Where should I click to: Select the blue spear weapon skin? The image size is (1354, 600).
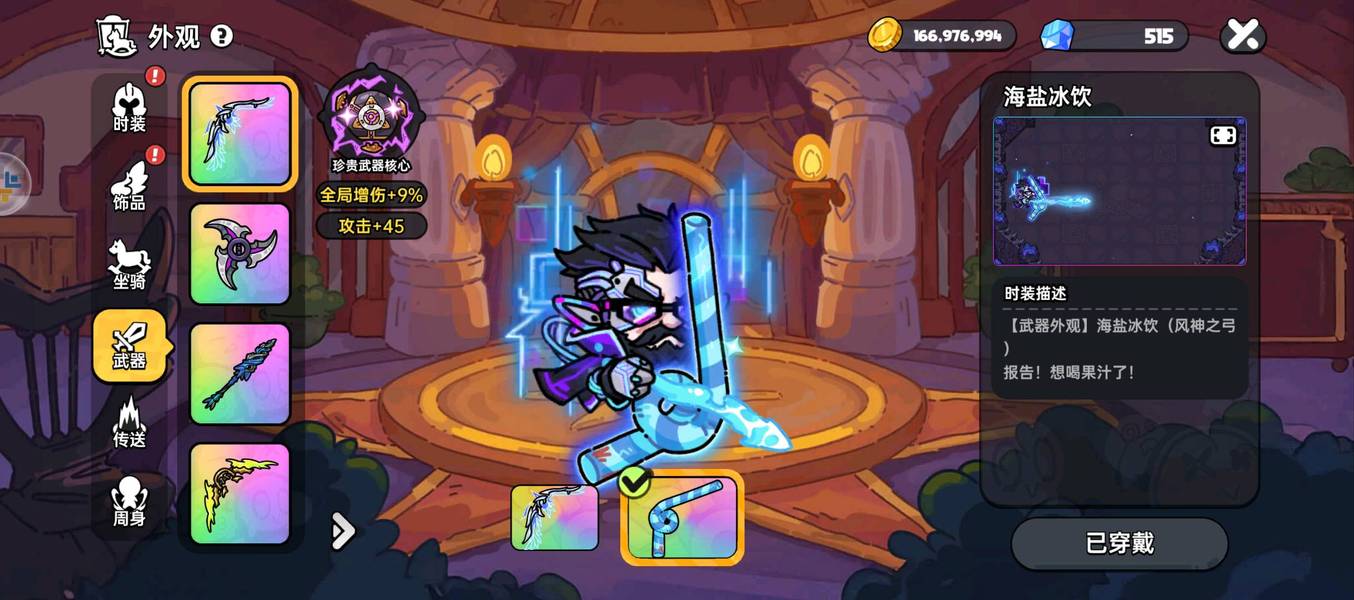pyautogui.click(x=240, y=374)
